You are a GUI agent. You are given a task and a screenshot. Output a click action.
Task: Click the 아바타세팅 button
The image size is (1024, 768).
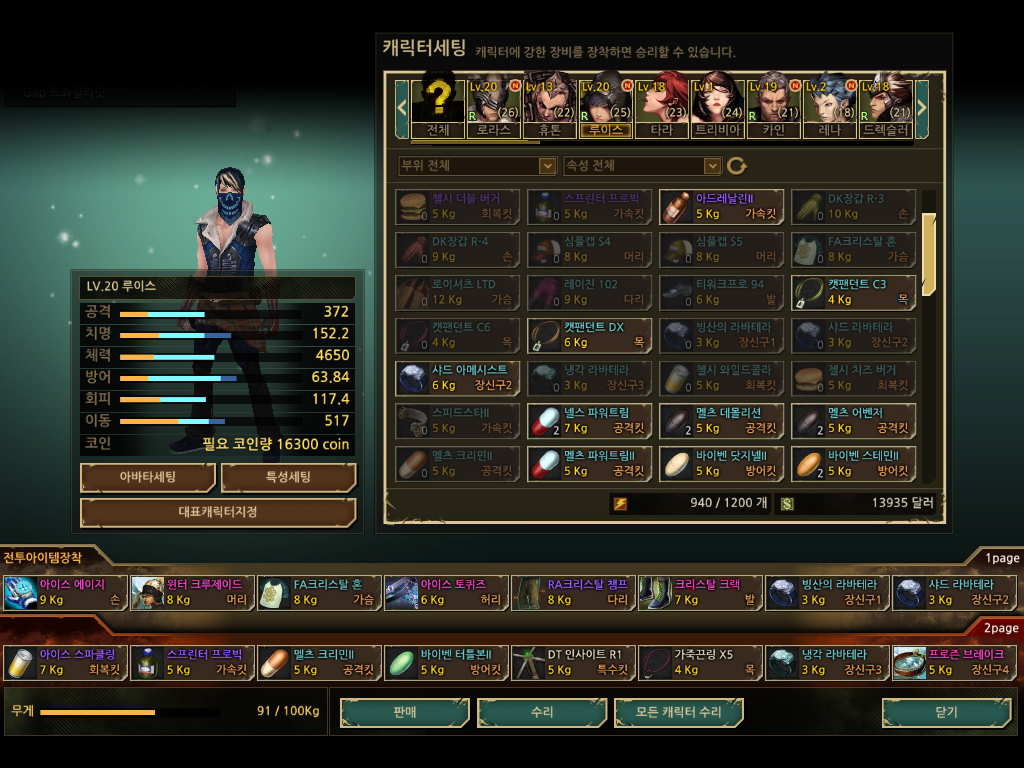(147, 477)
